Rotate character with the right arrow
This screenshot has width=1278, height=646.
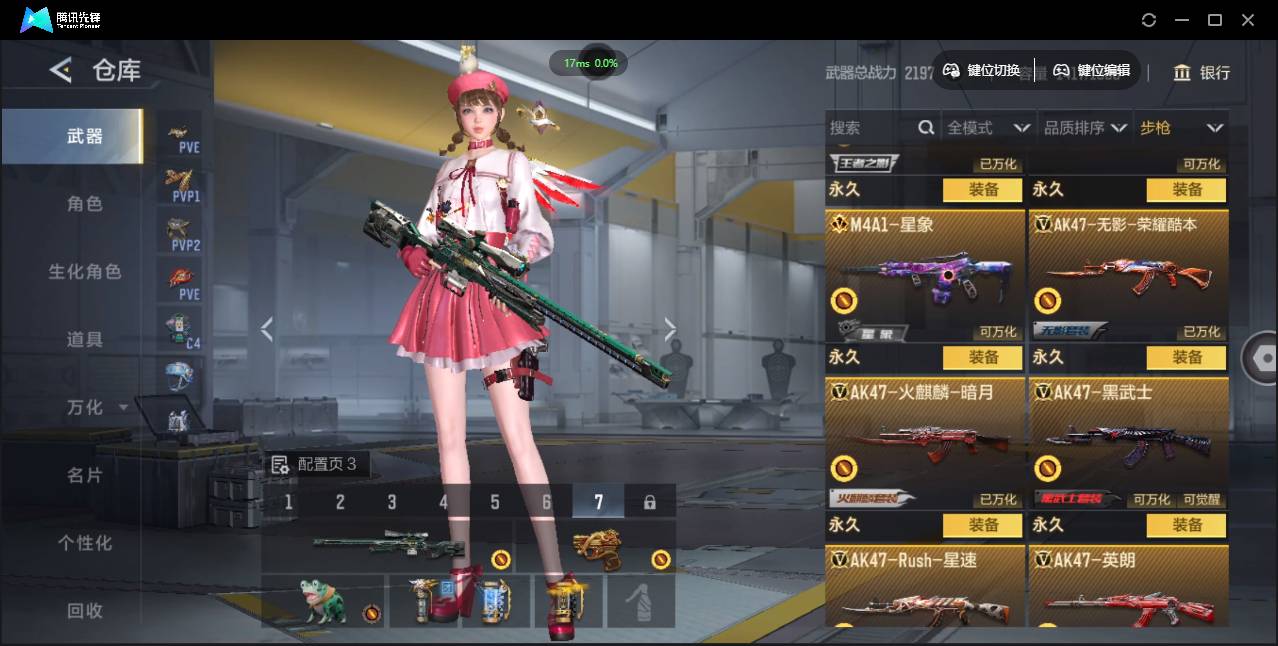coord(670,329)
